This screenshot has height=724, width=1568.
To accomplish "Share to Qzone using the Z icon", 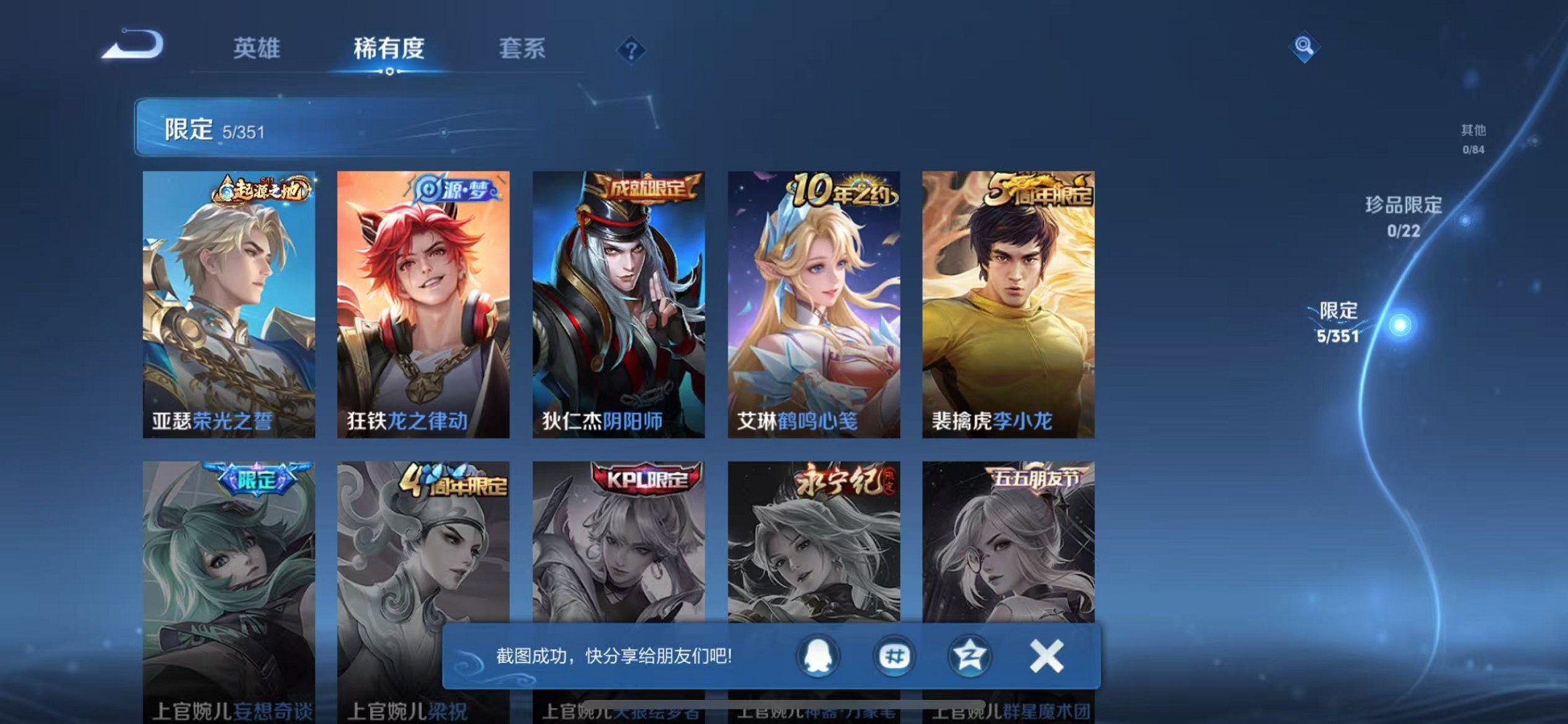I will click(x=969, y=656).
